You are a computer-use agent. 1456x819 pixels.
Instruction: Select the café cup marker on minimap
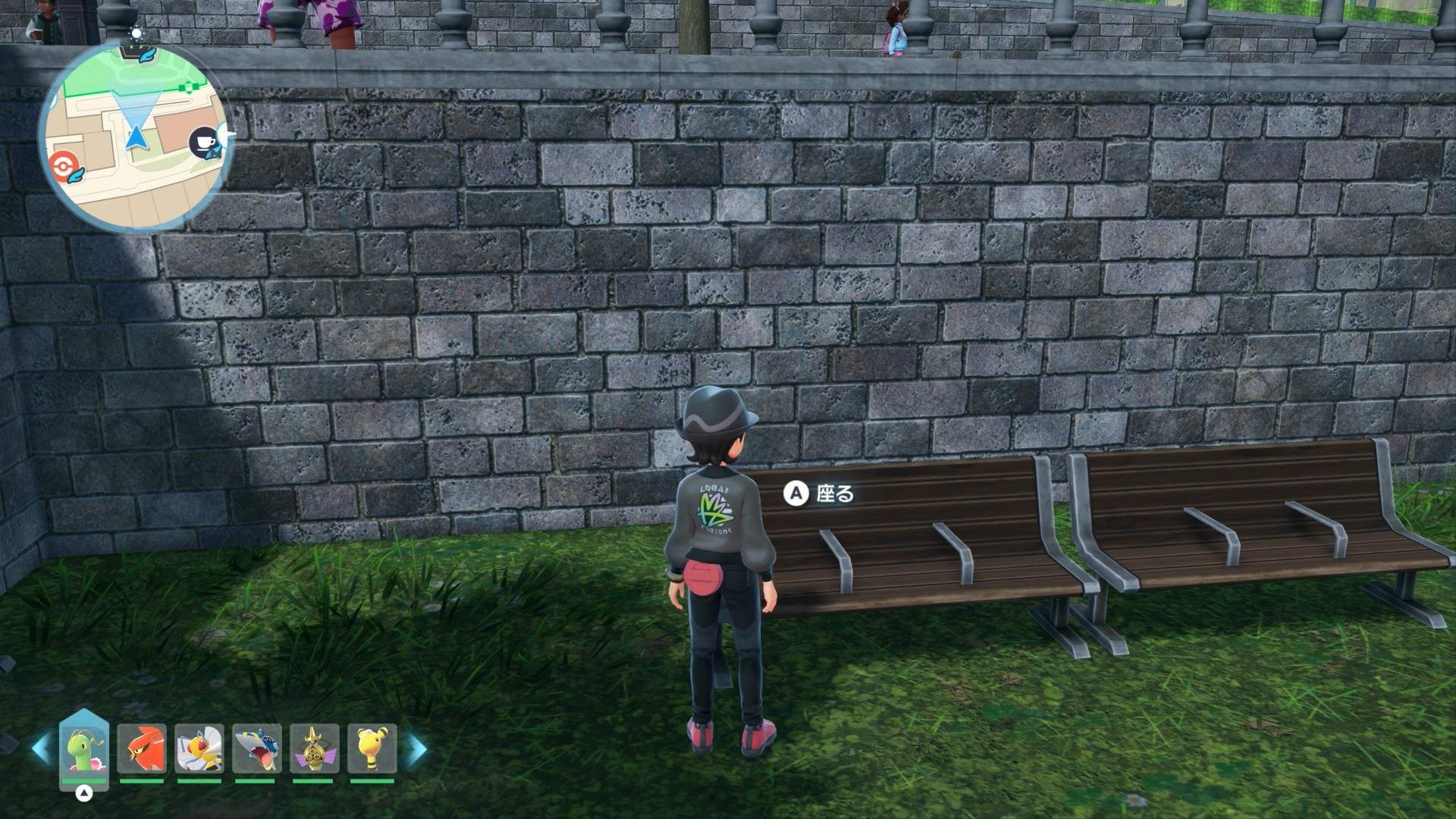(x=203, y=142)
